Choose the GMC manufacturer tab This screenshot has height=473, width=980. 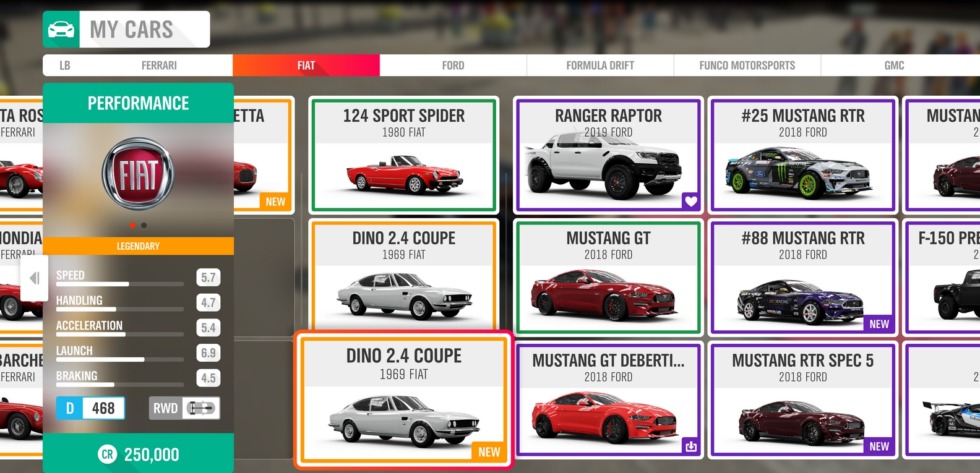[894, 66]
